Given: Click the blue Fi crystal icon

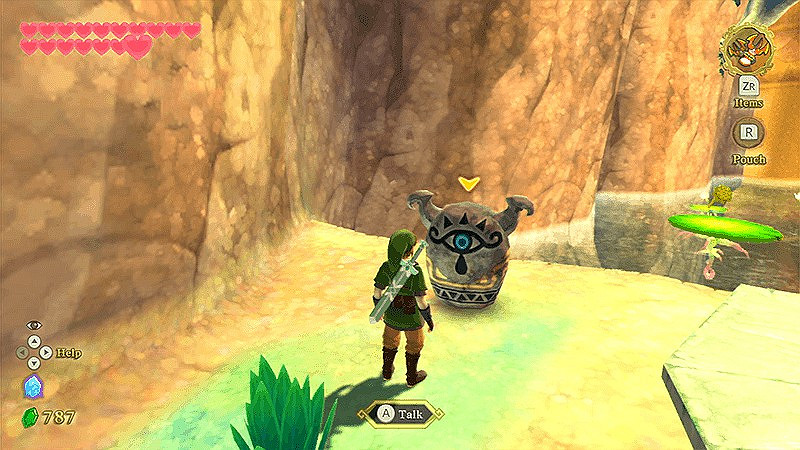Looking at the screenshot, I should 31,388.
